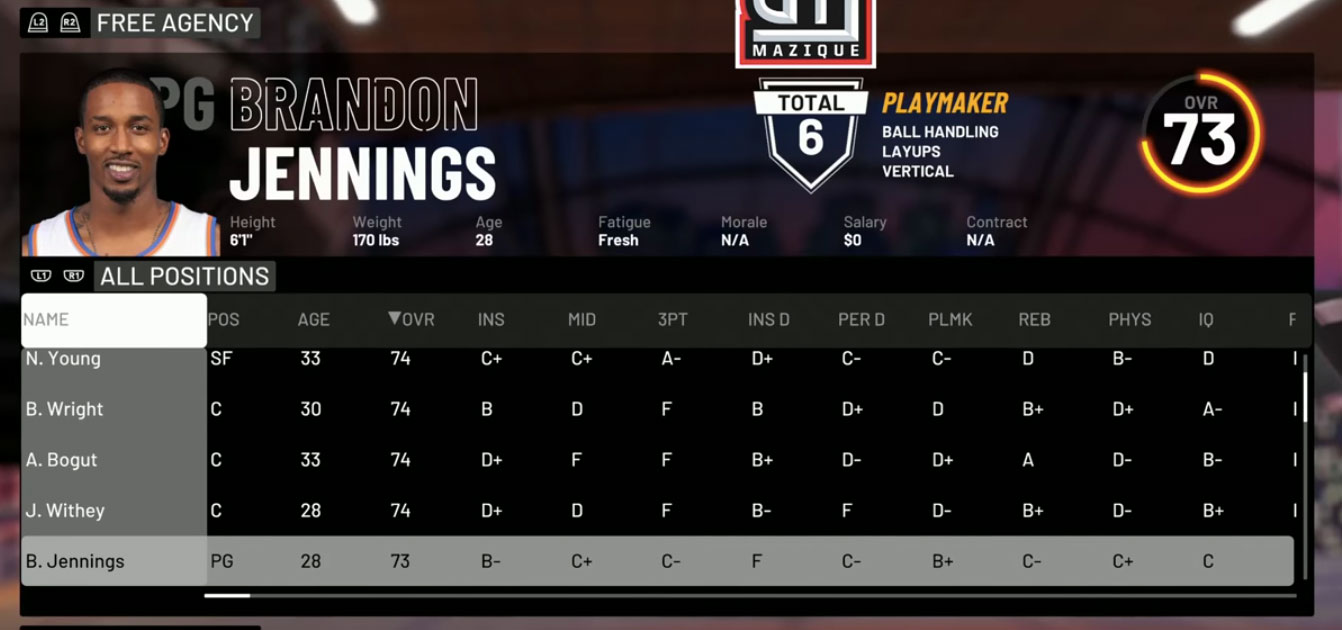Sort by the OVR column header
This screenshot has height=630, width=1342.
click(x=411, y=320)
